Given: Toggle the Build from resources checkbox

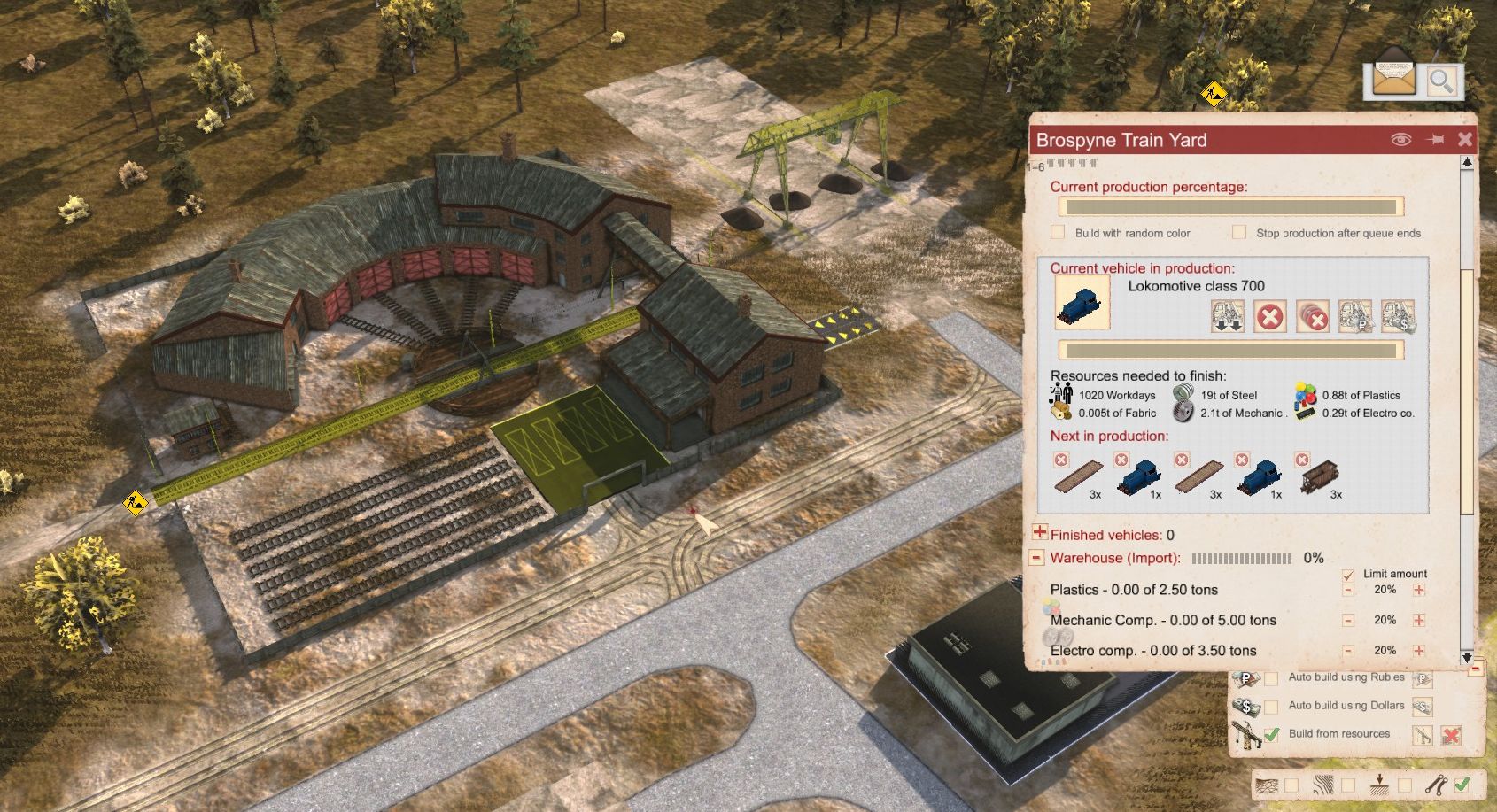Looking at the screenshot, I should tap(1271, 734).
